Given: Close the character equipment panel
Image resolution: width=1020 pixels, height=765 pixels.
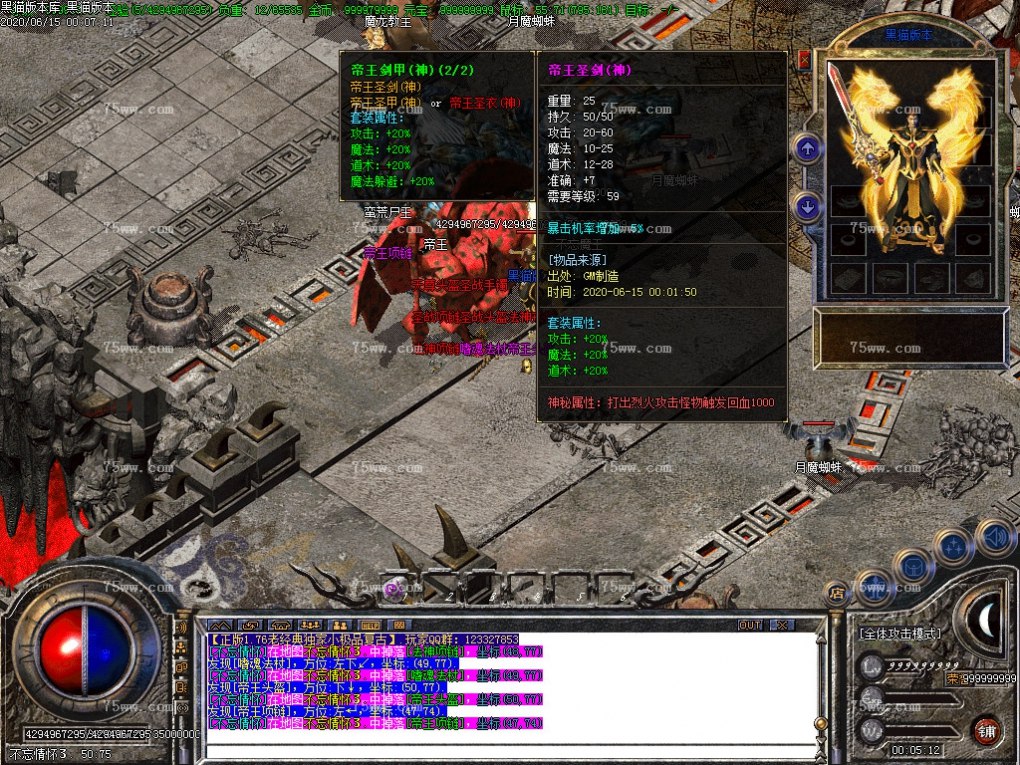Looking at the screenshot, I should click(x=804, y=61).
